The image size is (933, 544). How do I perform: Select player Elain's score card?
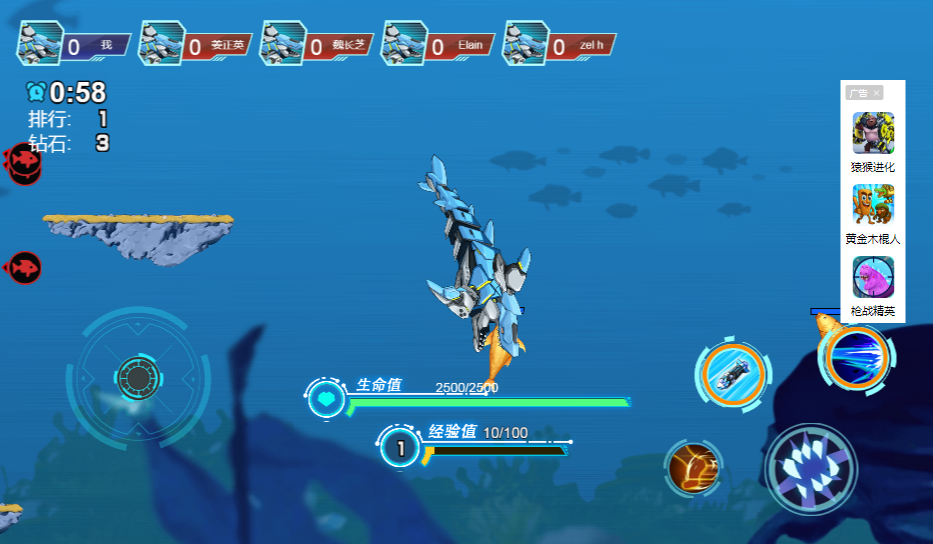click(440, 45)
